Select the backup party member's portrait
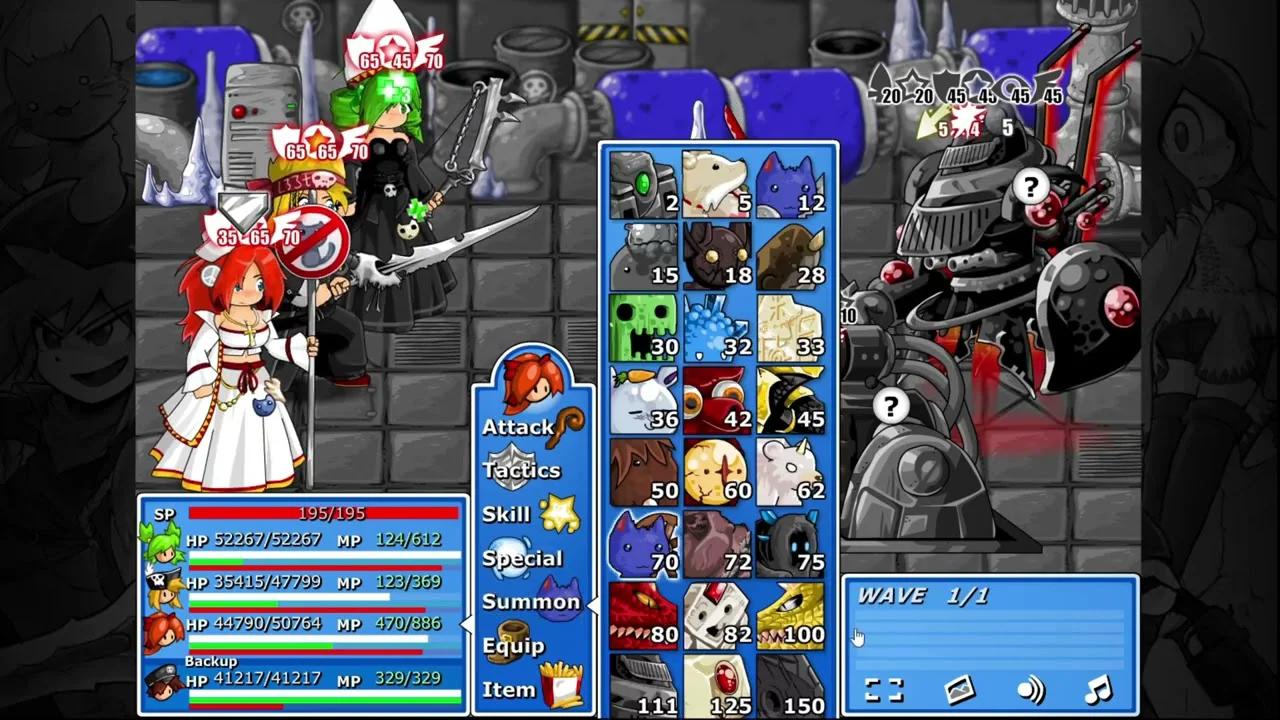1280x720 pixels. 166,681
